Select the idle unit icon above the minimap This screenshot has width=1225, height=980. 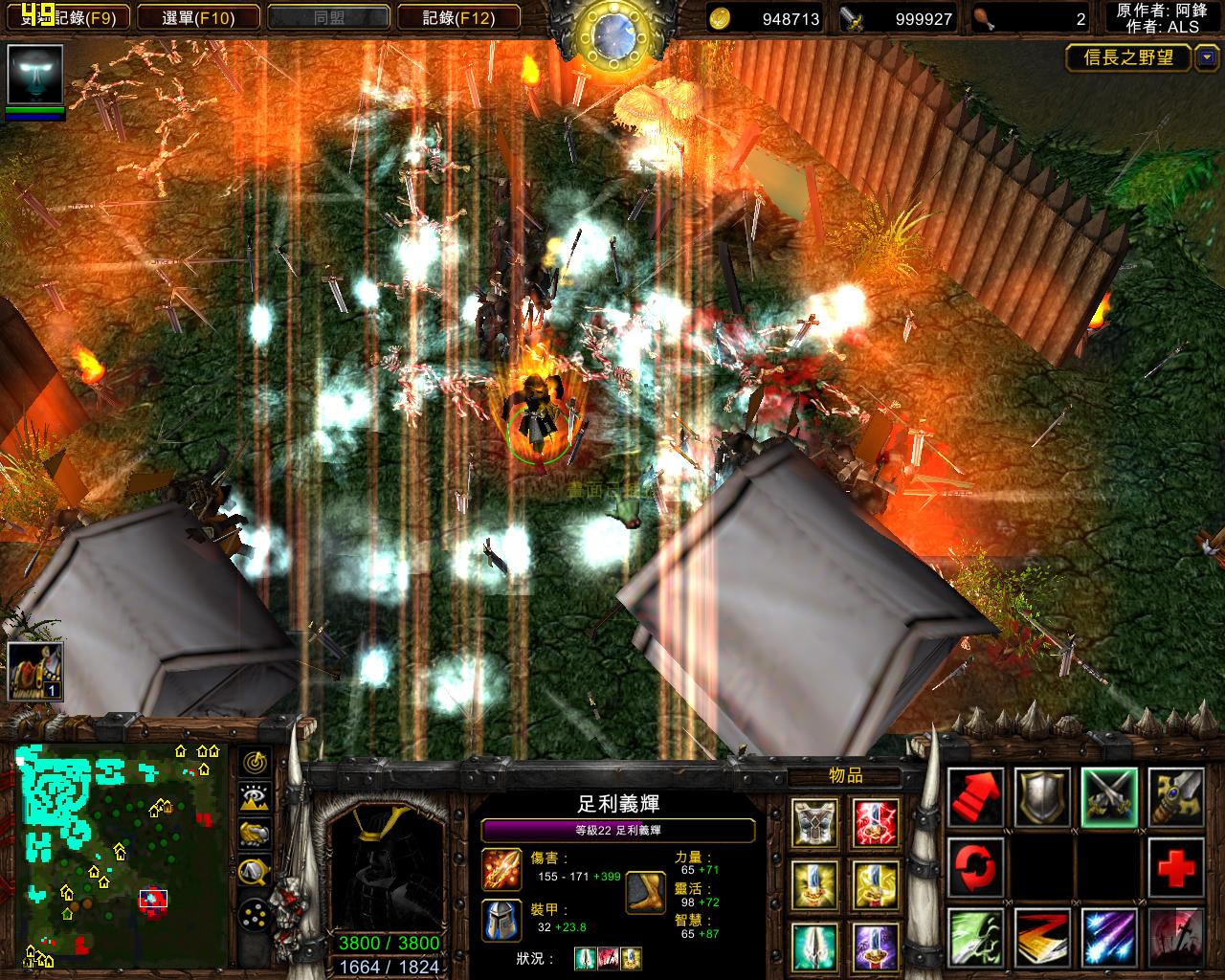(35, 671)
